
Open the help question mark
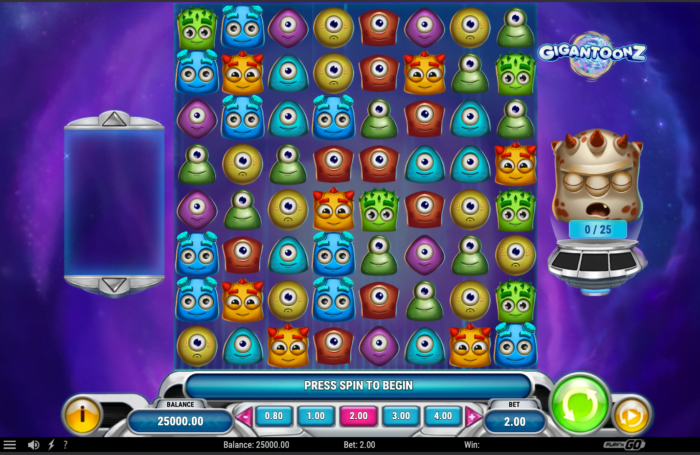pos(65,445)
